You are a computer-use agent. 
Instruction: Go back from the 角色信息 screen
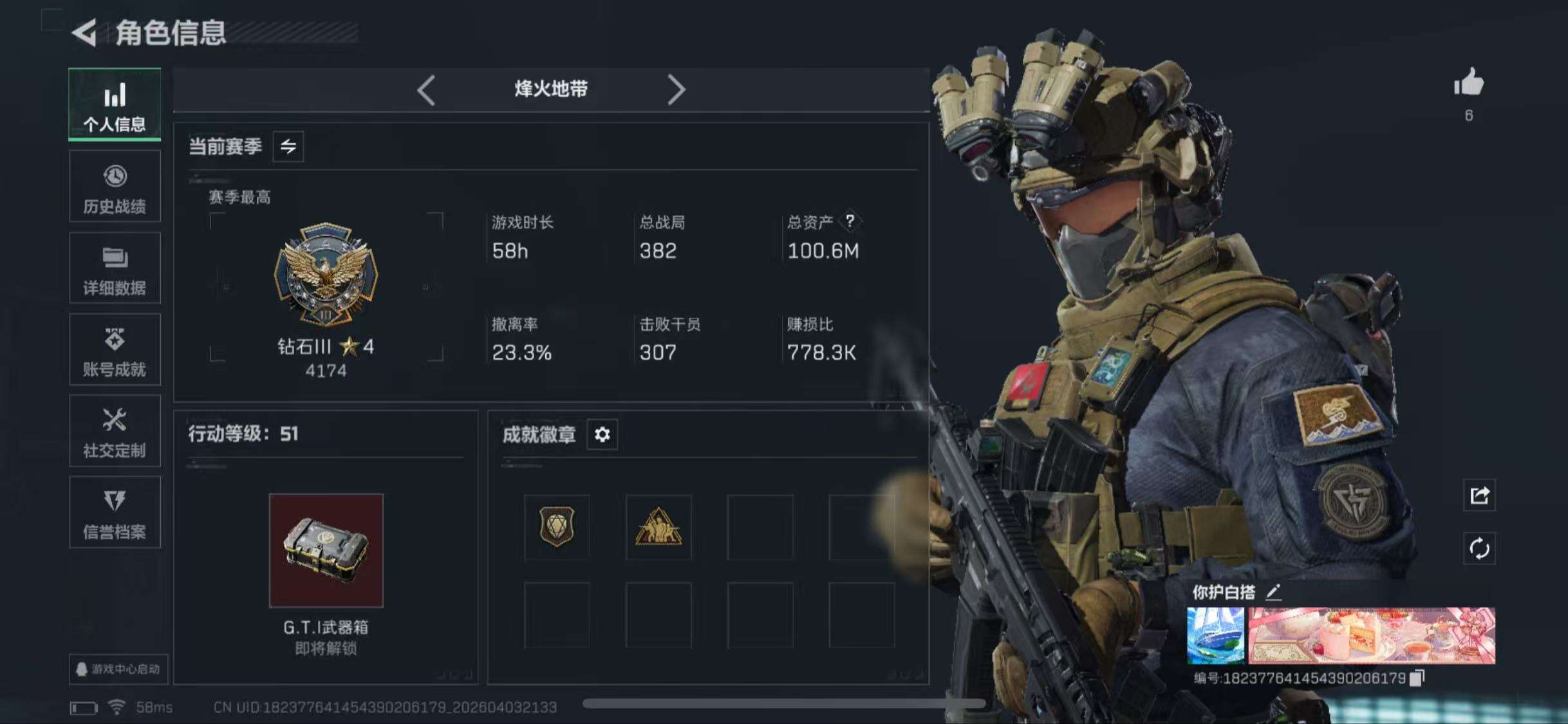tap(84, 32)
